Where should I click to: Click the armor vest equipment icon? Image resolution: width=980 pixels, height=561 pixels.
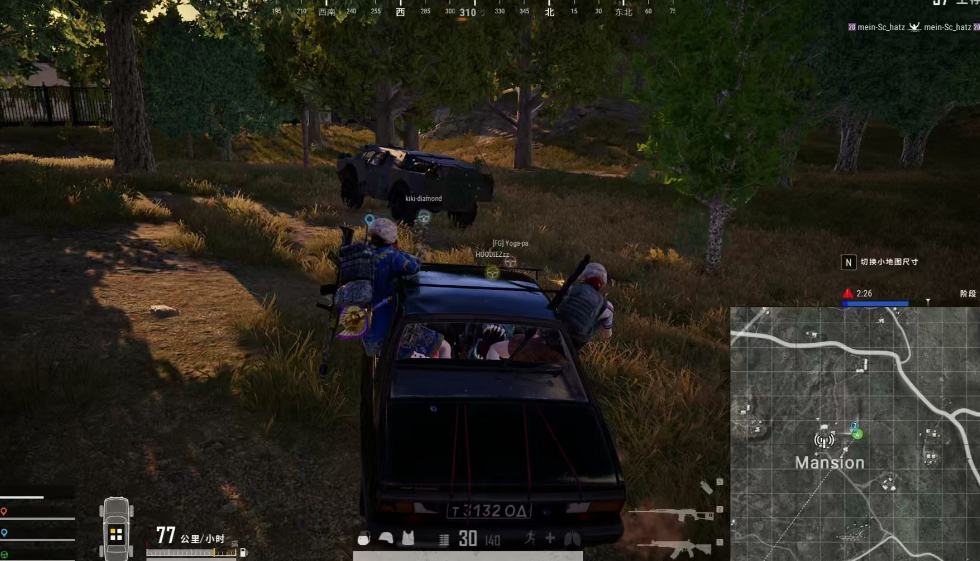coord(407,538)
